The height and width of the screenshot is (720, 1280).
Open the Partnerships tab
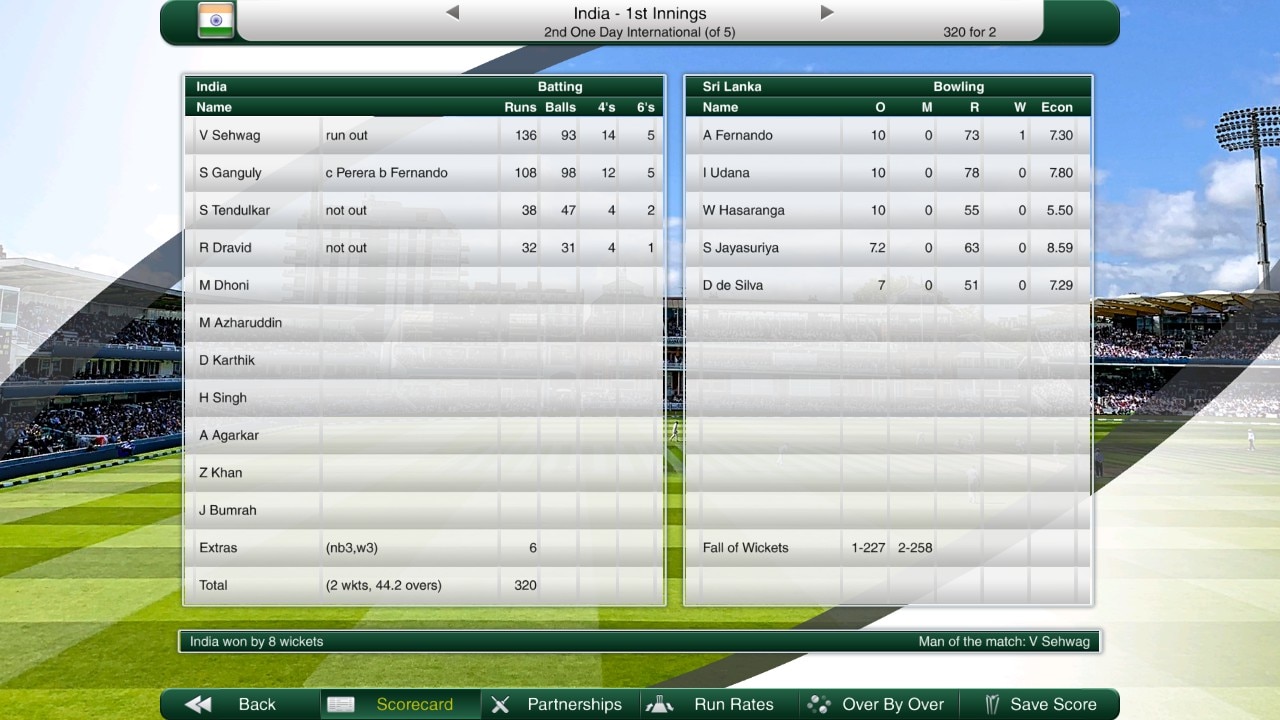coord(560,704)
